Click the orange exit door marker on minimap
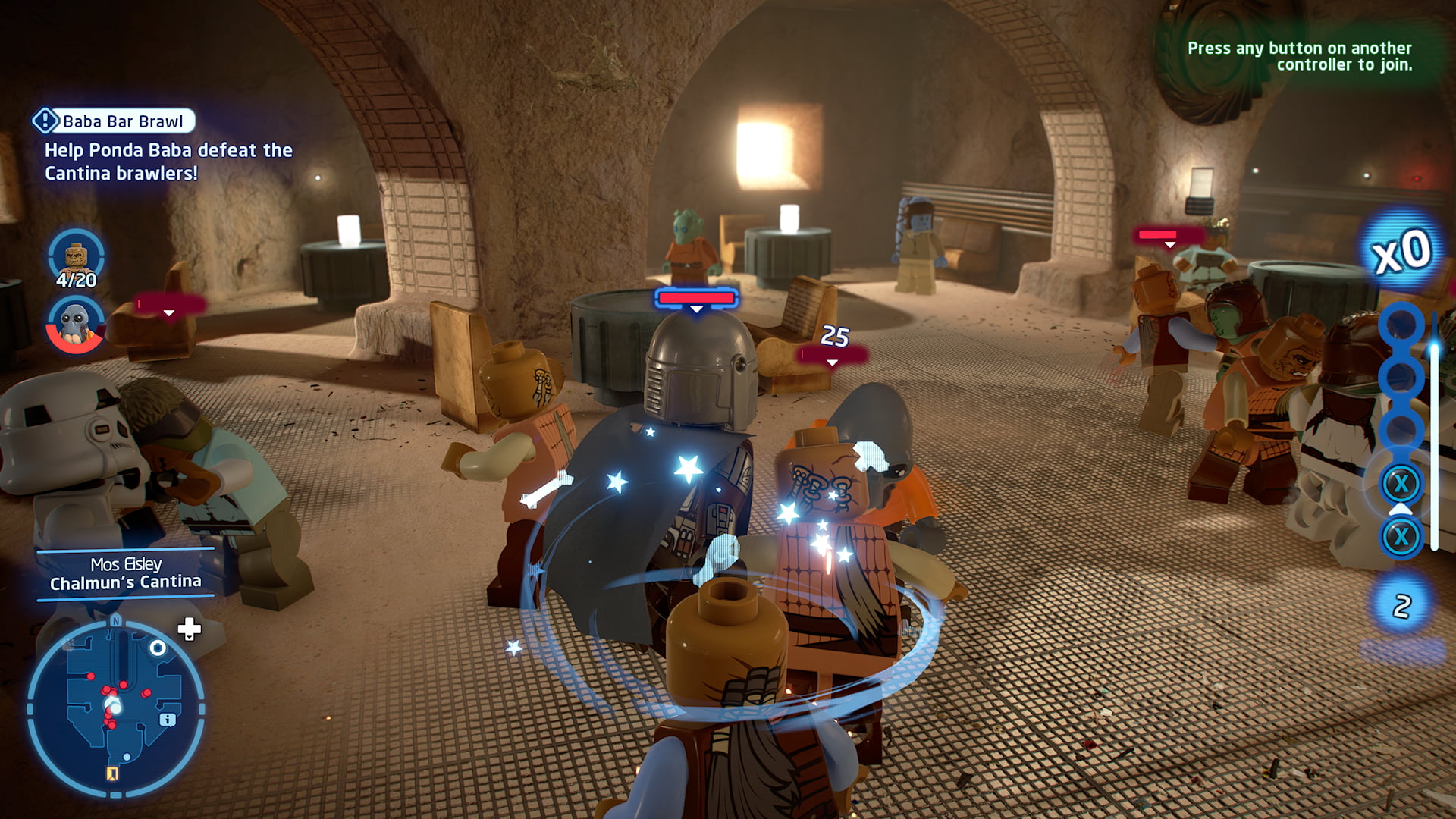Viewport: 1456px width, 819px height. (113, 773)
